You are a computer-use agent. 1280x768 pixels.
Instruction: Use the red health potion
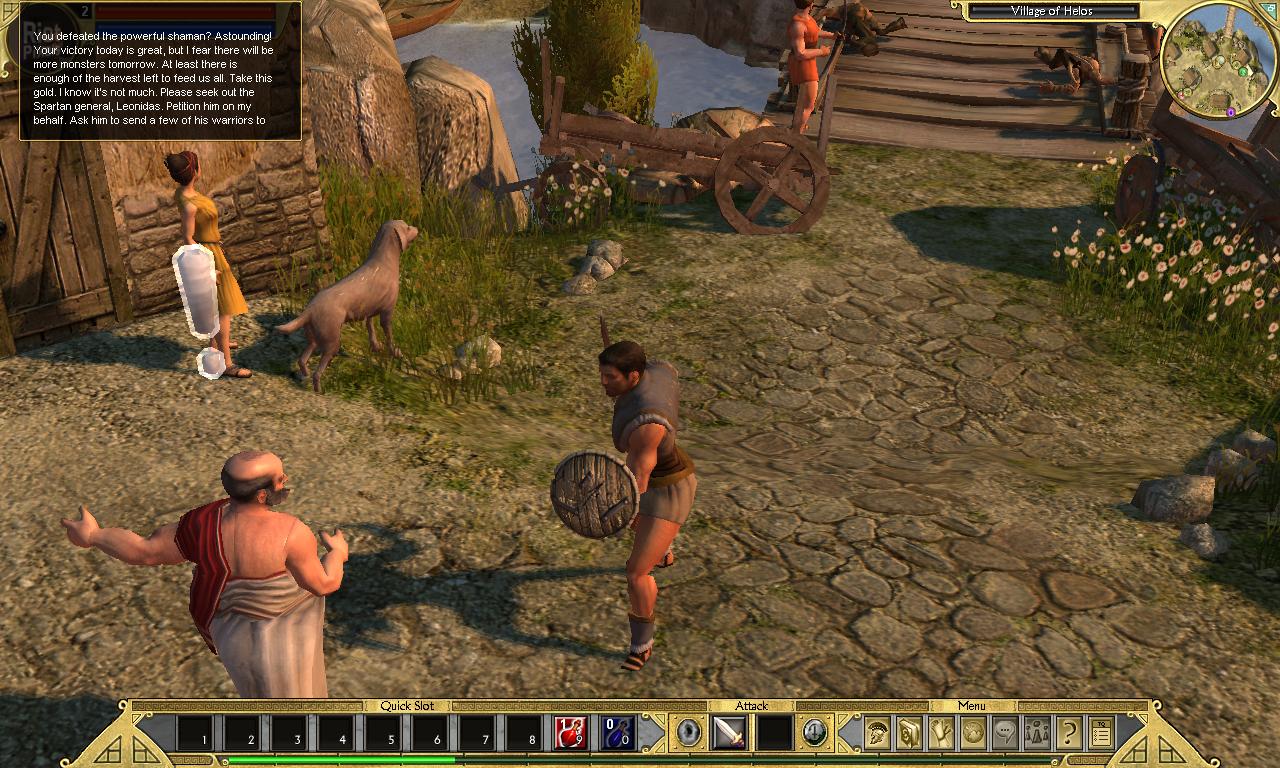tap(571, 733)
